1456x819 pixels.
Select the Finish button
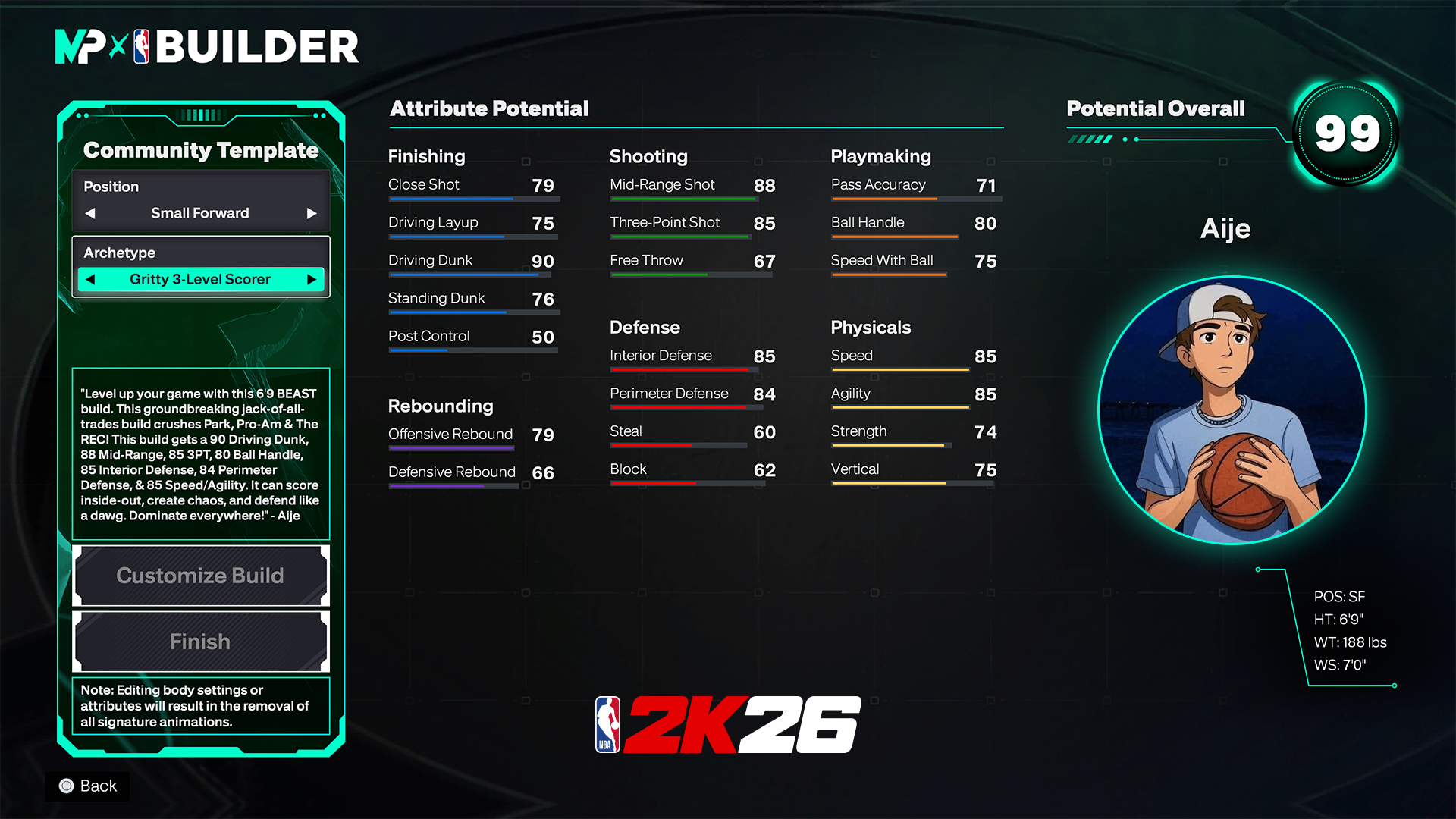click(x=200, y=642)
